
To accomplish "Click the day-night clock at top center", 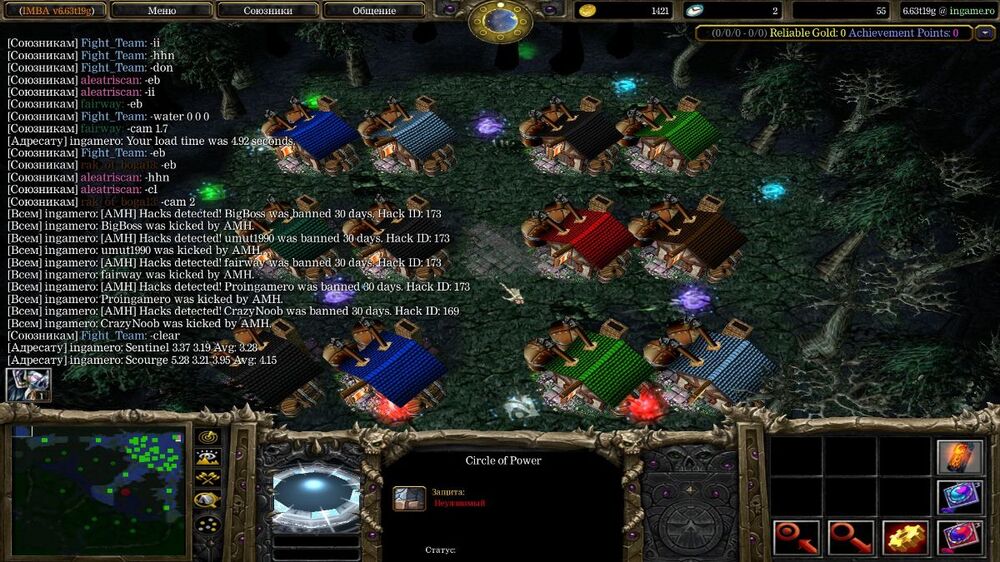I will [501, 18].
